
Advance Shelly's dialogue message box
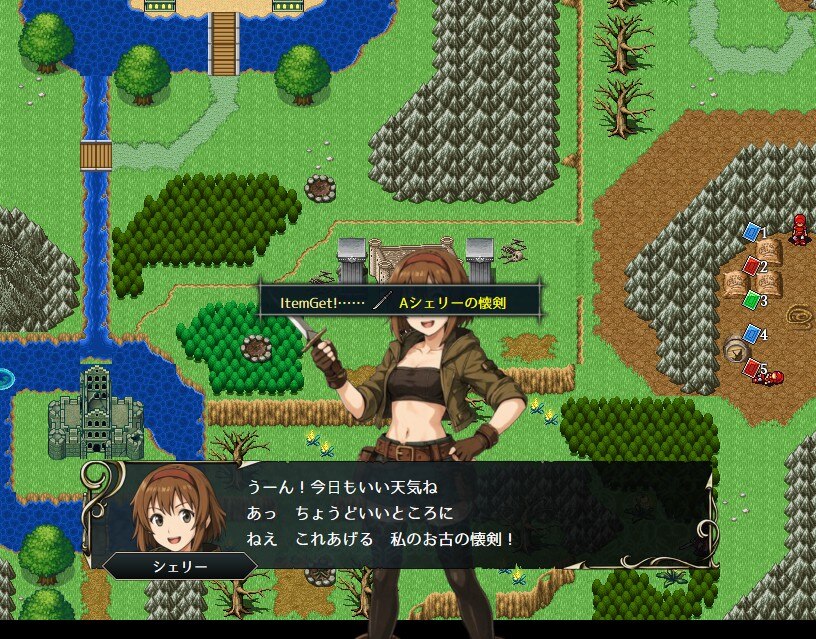click(400, 514)
